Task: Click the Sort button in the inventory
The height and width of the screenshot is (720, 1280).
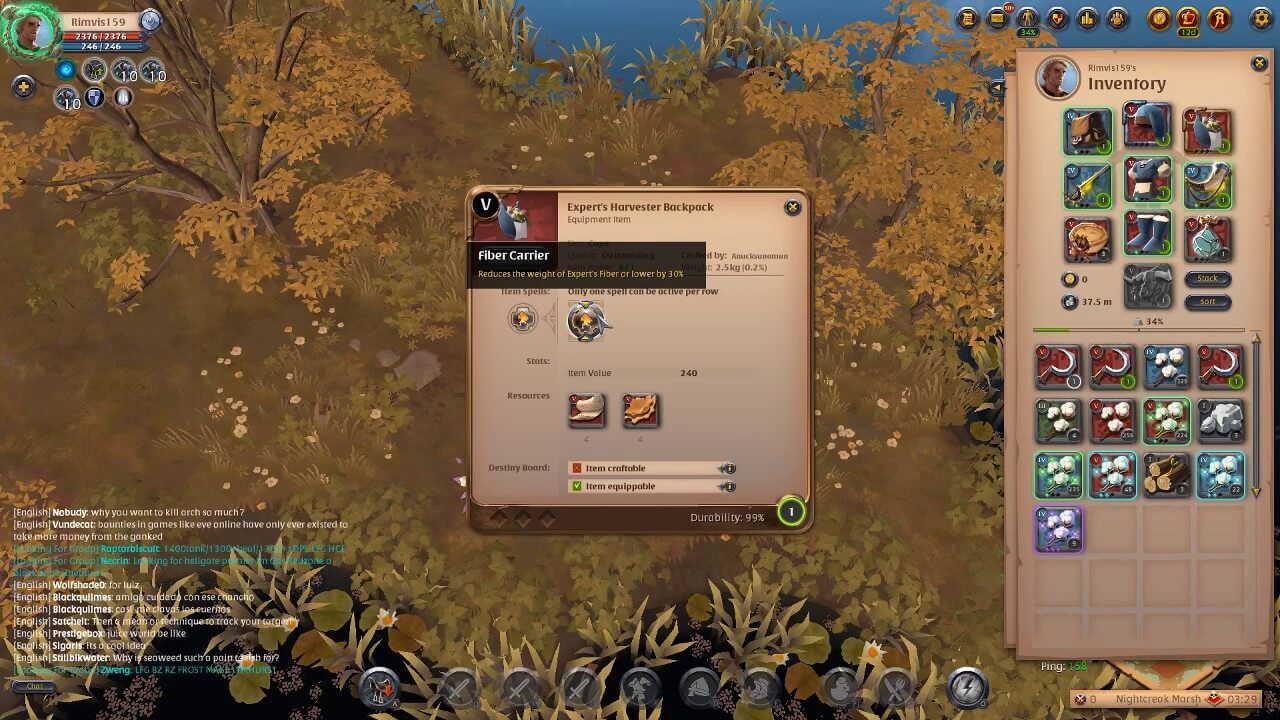Action: click(1208, 303)
